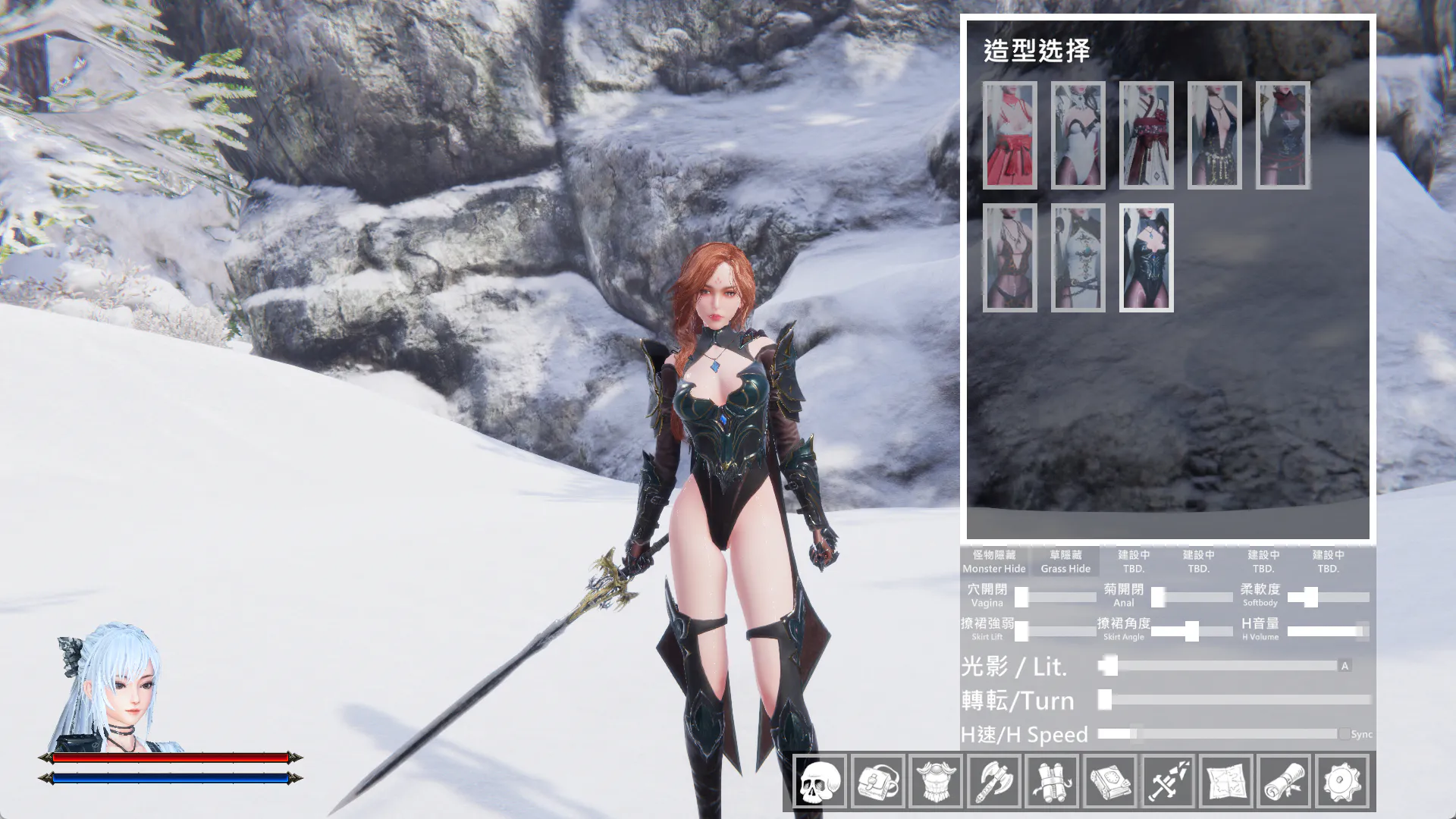The image size is (1456, 819).
Task: Click the skull icon in the toolbar
Action: point(820,781)
